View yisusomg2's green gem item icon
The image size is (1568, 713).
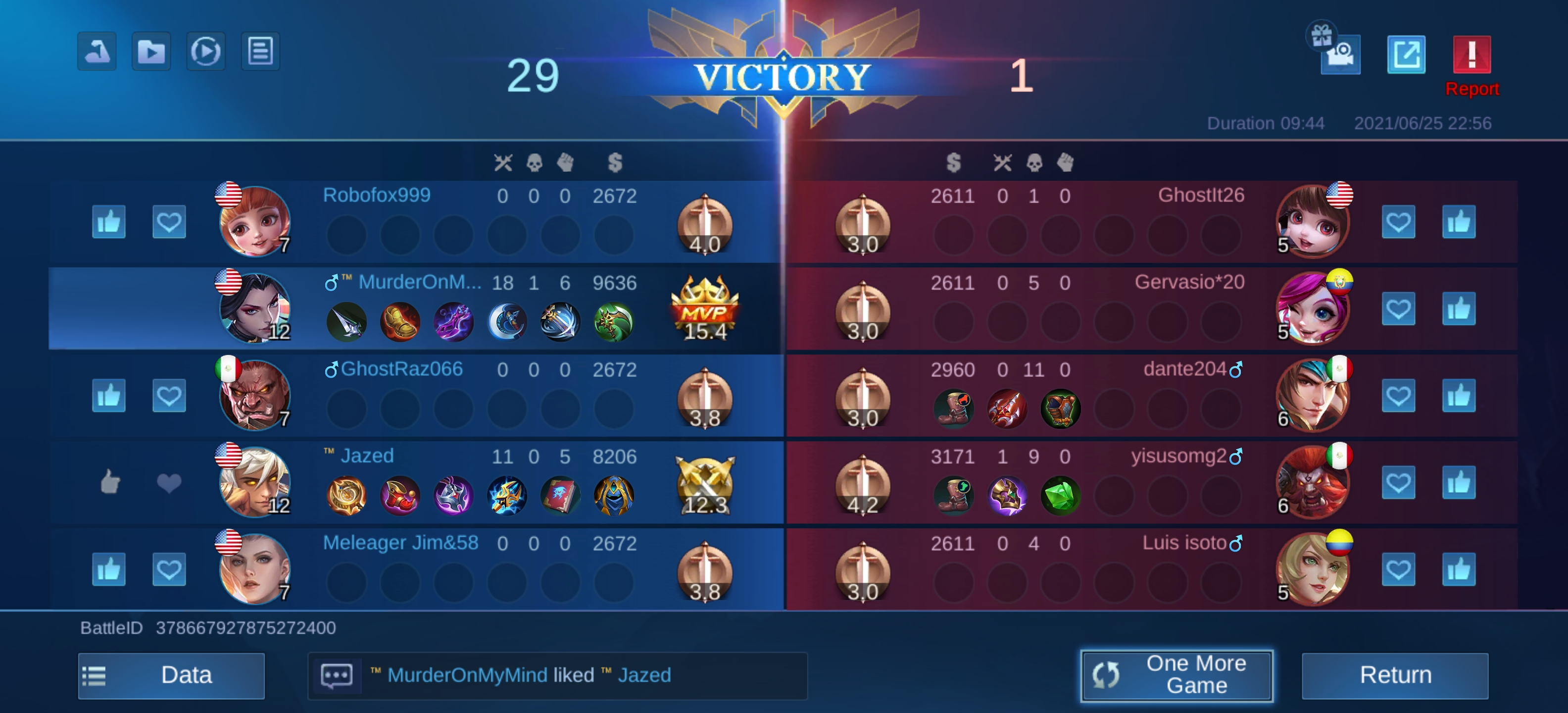tap(1061, 496)
